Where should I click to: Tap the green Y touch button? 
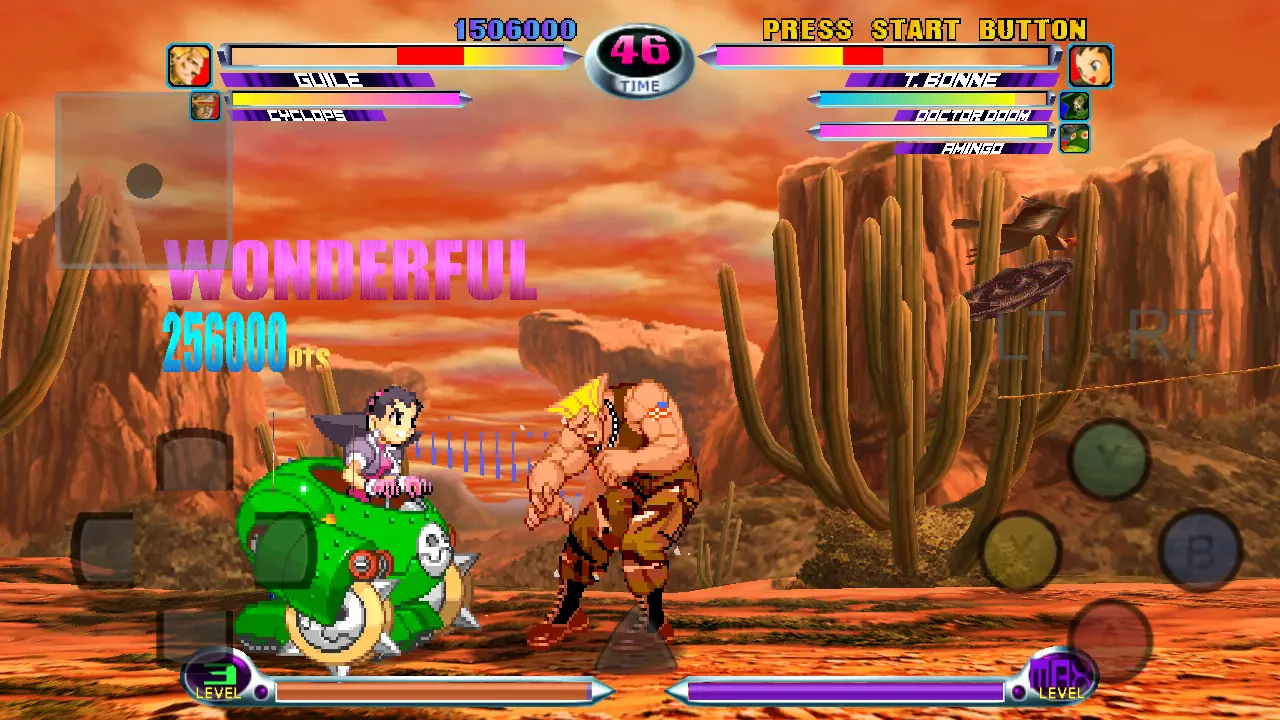coord(1108,458)
